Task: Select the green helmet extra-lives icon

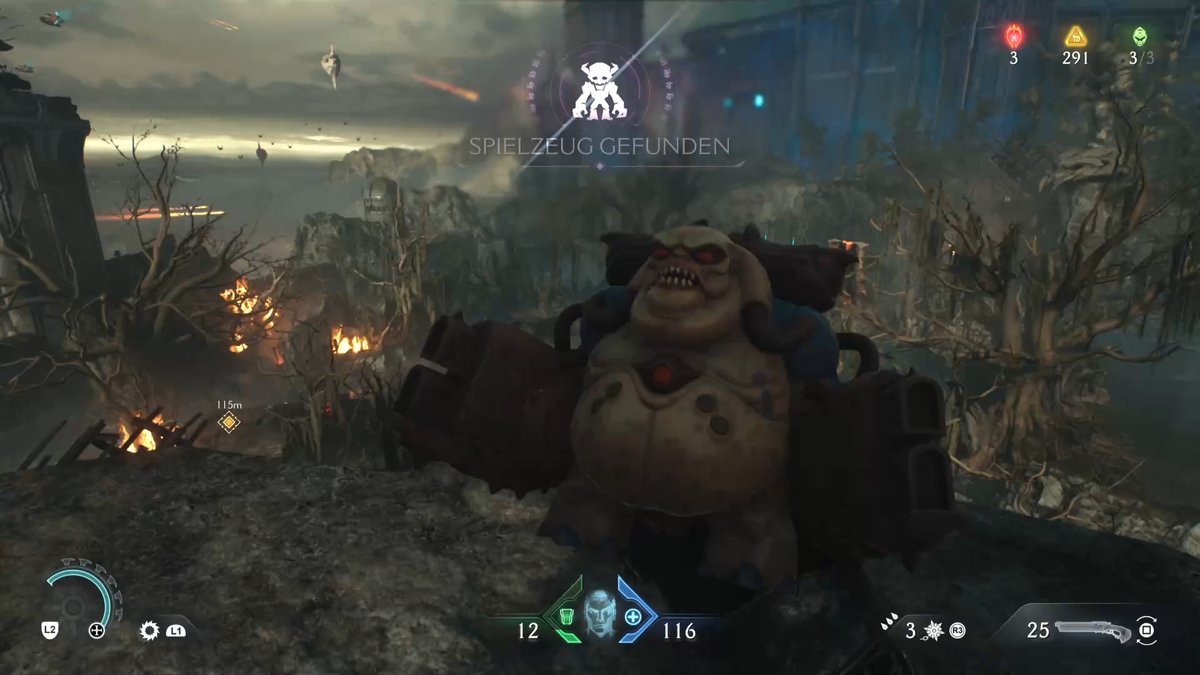Action: pyautogui.click(x=1140, y=37)
